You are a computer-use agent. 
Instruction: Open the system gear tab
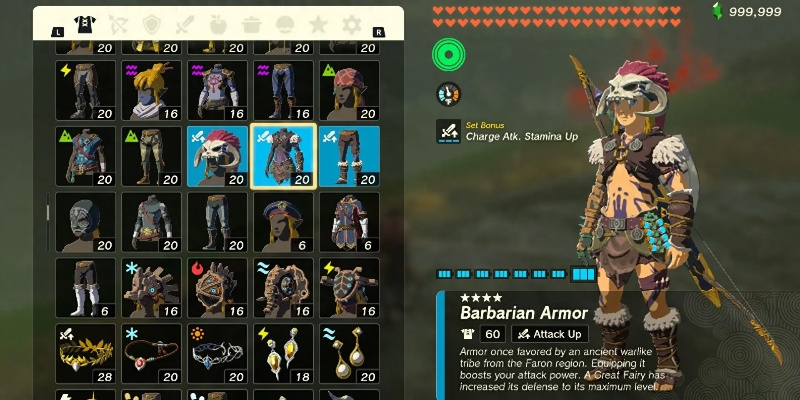pos(351,23)
